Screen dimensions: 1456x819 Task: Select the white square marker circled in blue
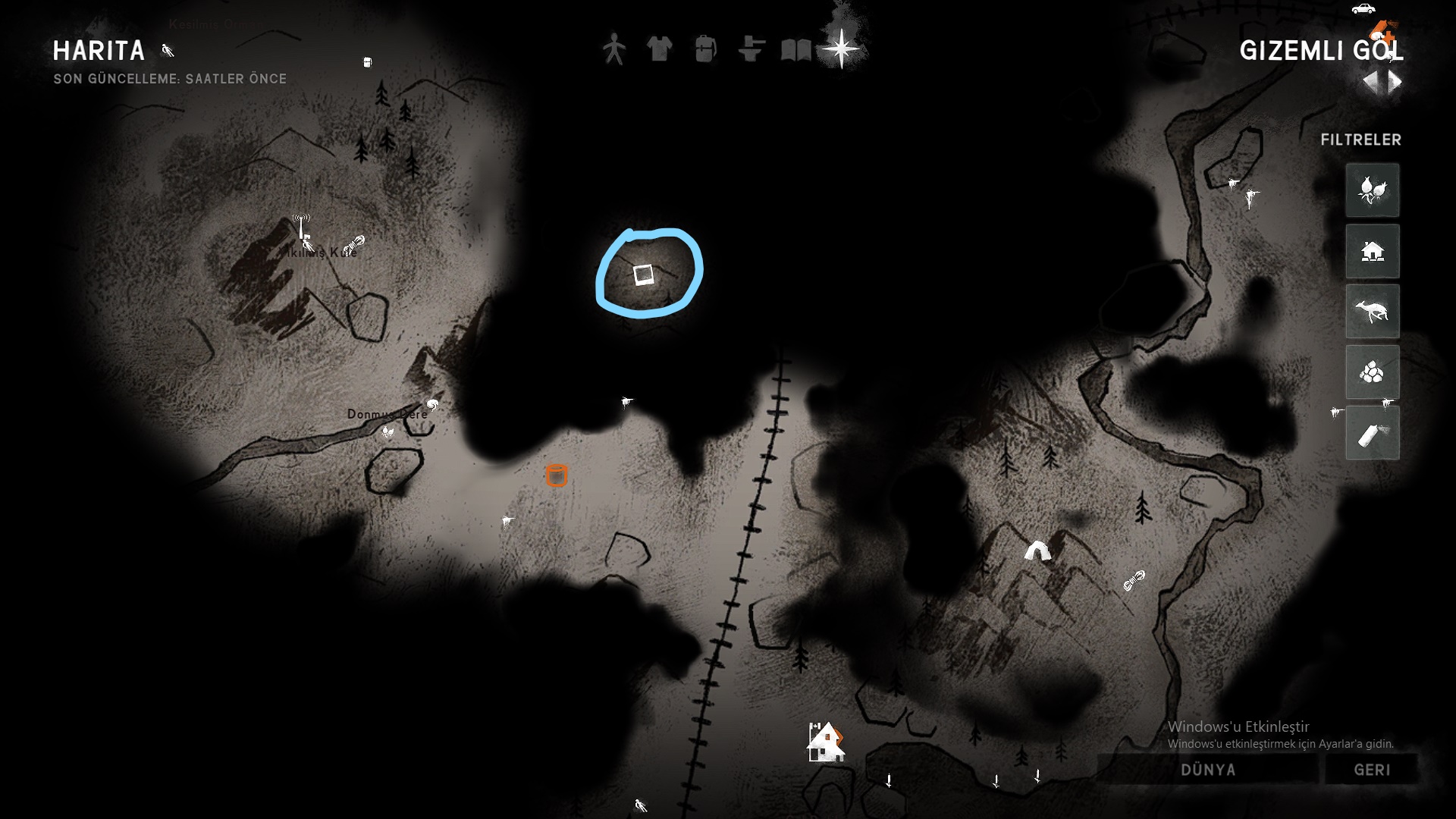[644, 275]
